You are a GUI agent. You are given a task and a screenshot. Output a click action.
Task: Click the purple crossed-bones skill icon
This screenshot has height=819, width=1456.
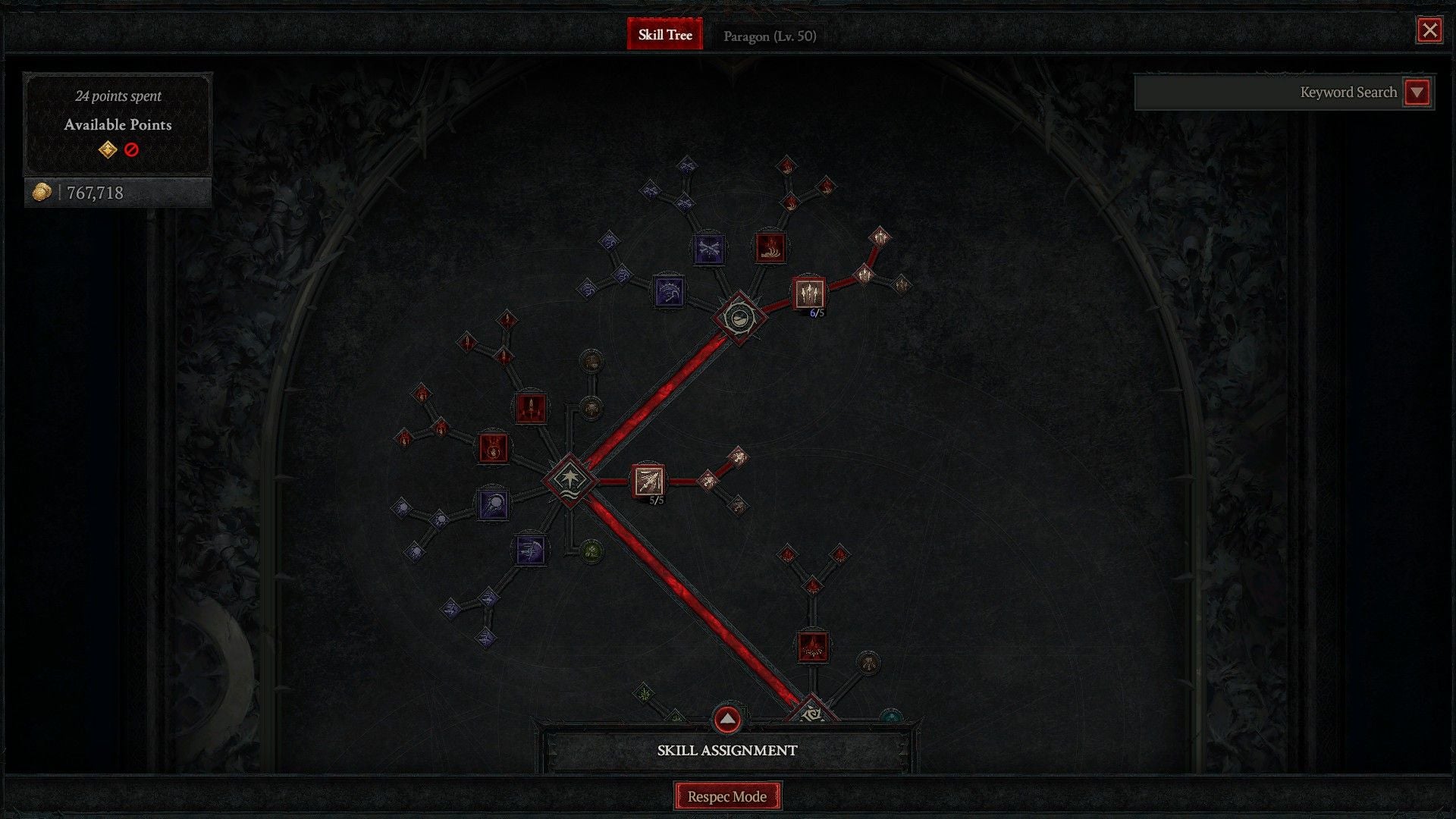pyautogui.click(x=709, y=248)
